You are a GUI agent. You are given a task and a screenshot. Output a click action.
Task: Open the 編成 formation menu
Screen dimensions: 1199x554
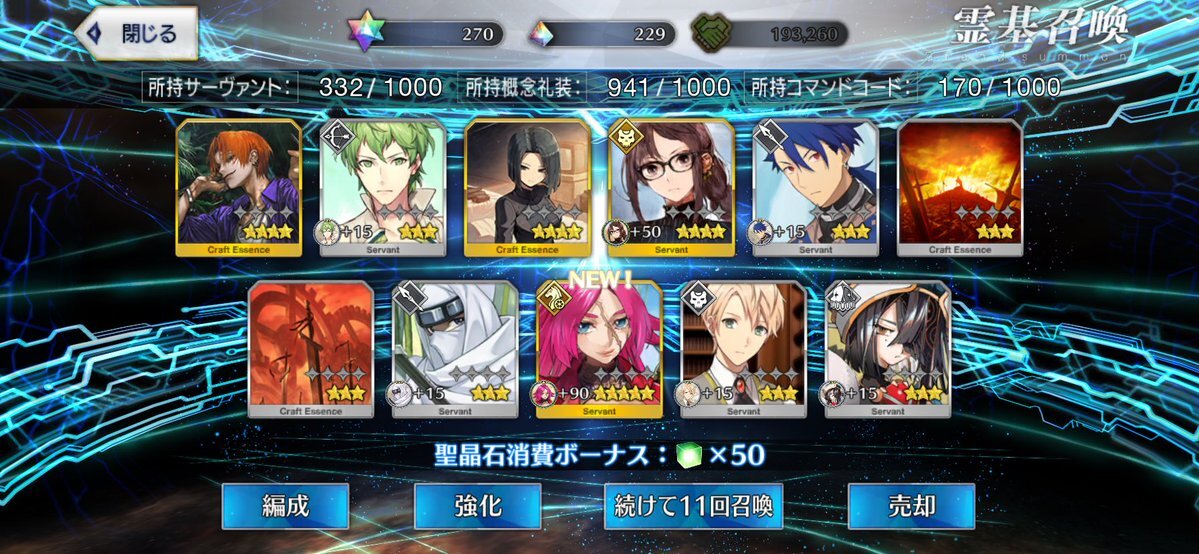tap(285, 506)
